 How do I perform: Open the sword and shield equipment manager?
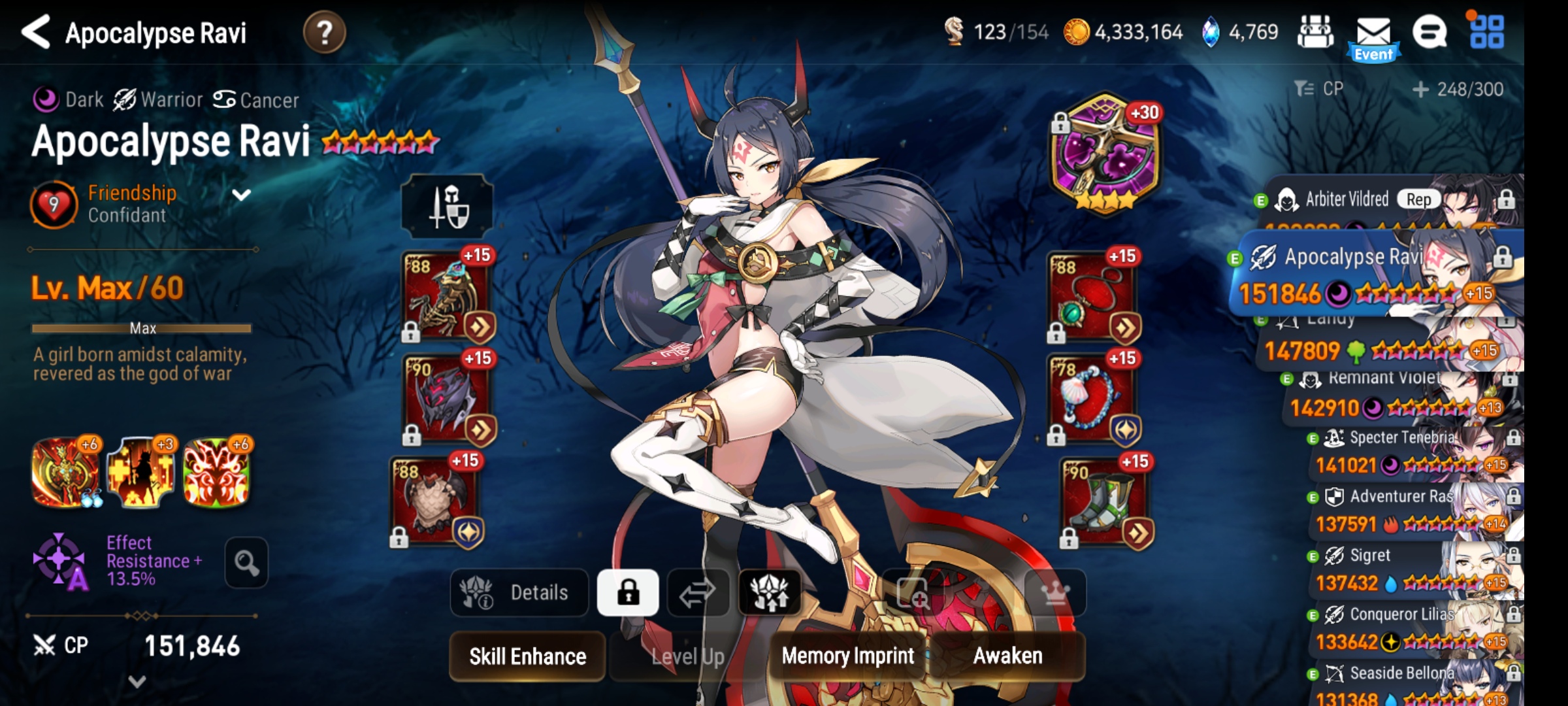(x=448, y=207)
